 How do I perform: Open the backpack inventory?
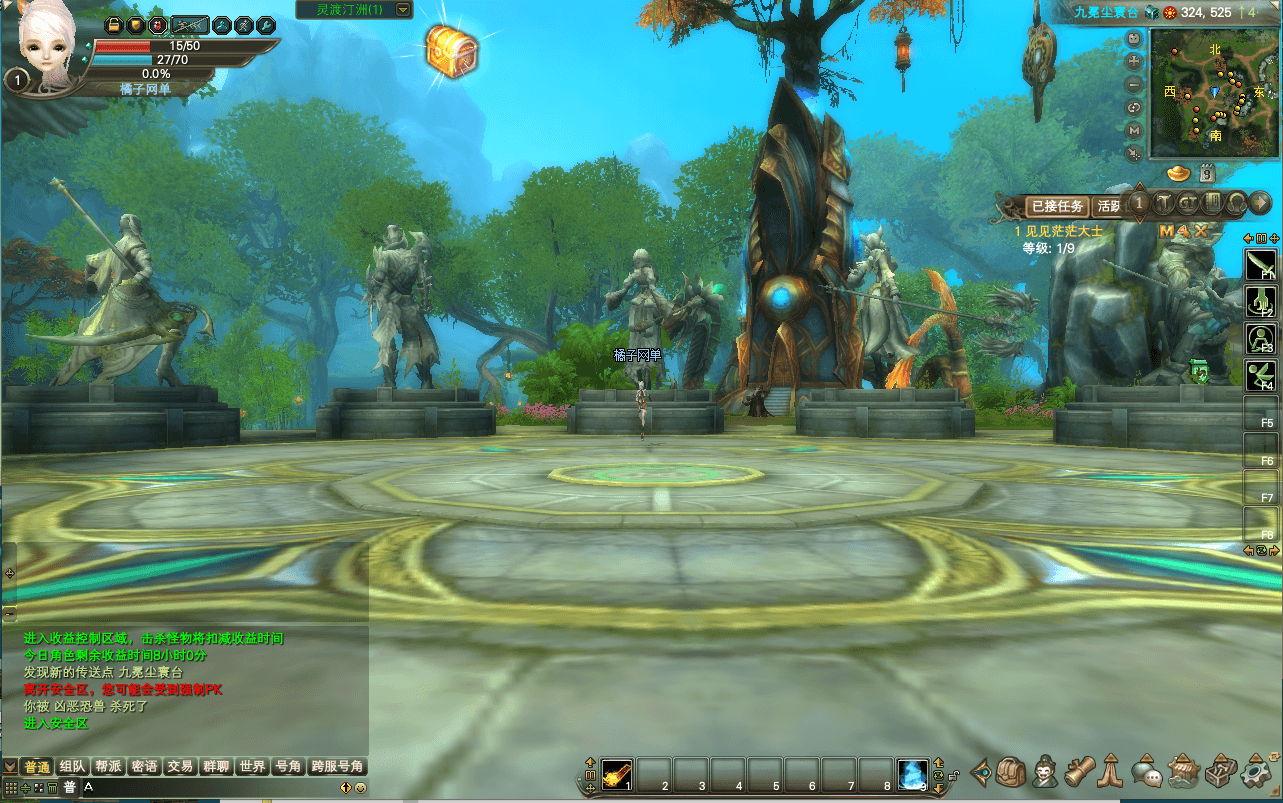click(x=1010, y=772)
